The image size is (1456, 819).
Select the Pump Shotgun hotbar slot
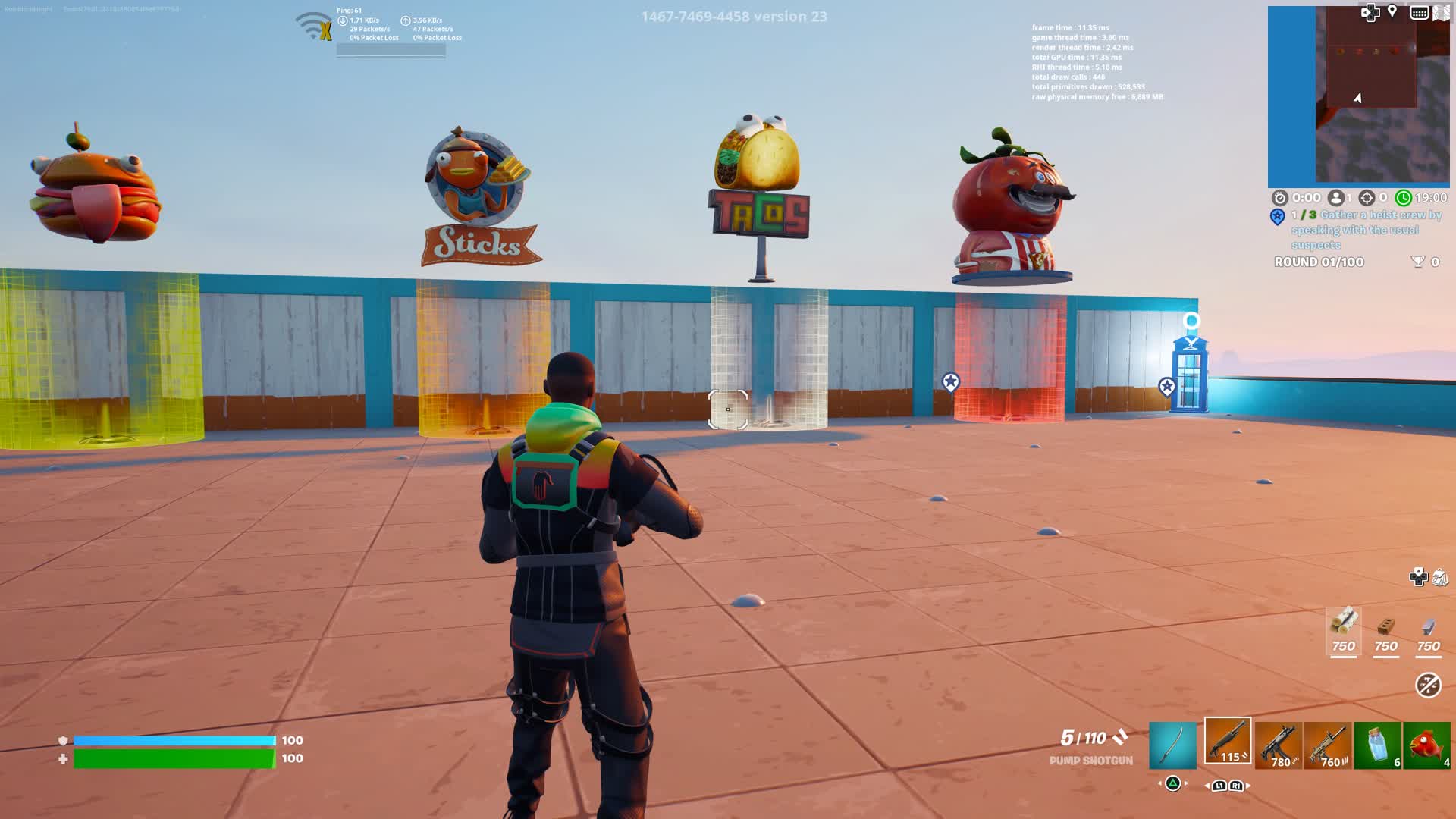click(x=1228, y=742)
